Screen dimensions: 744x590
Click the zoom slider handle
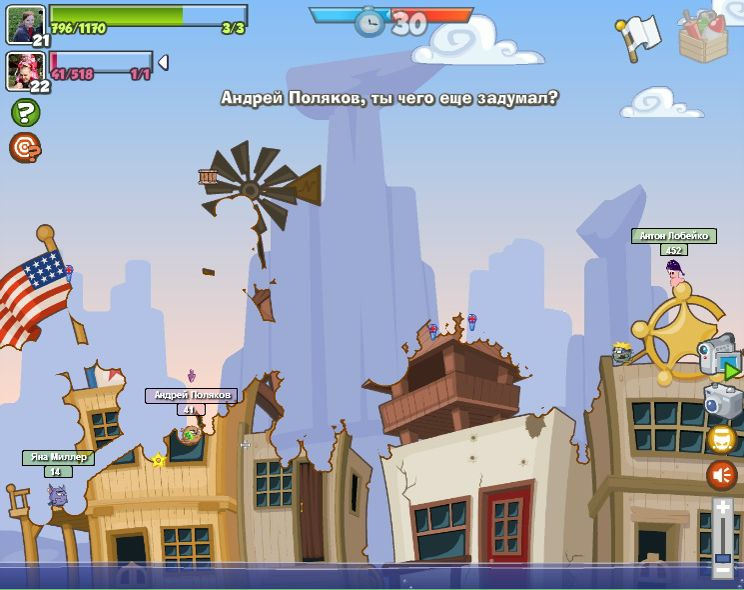pos(723,557)
